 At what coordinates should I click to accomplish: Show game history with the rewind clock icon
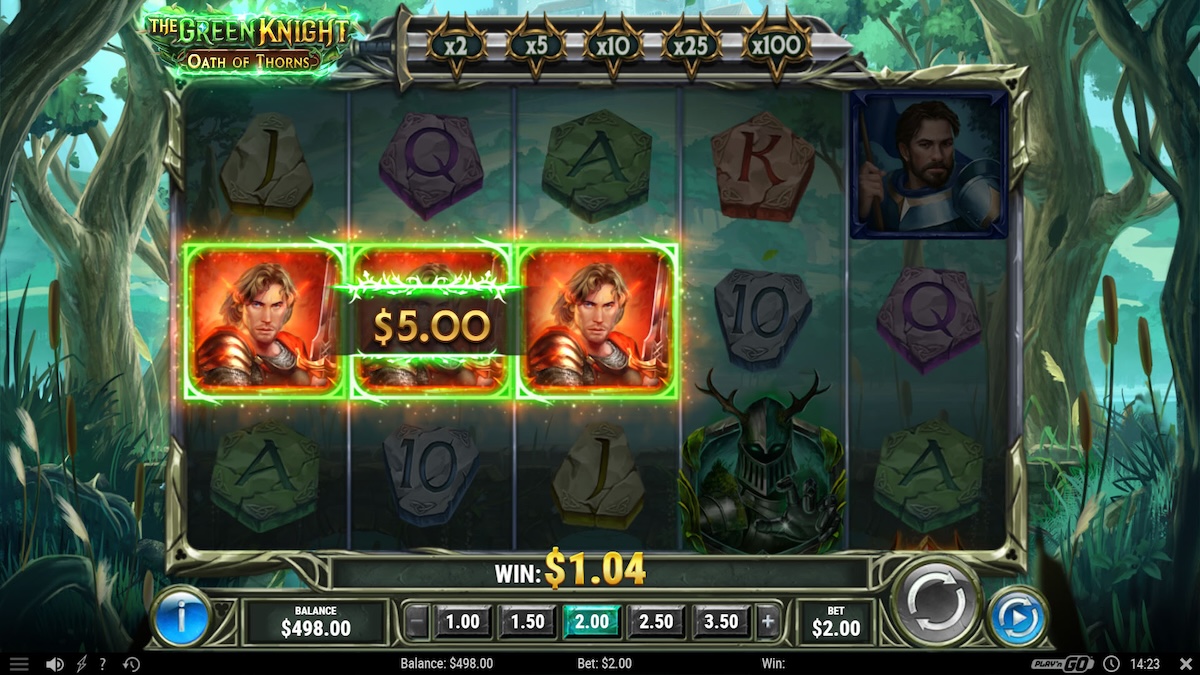click(131, 664)
